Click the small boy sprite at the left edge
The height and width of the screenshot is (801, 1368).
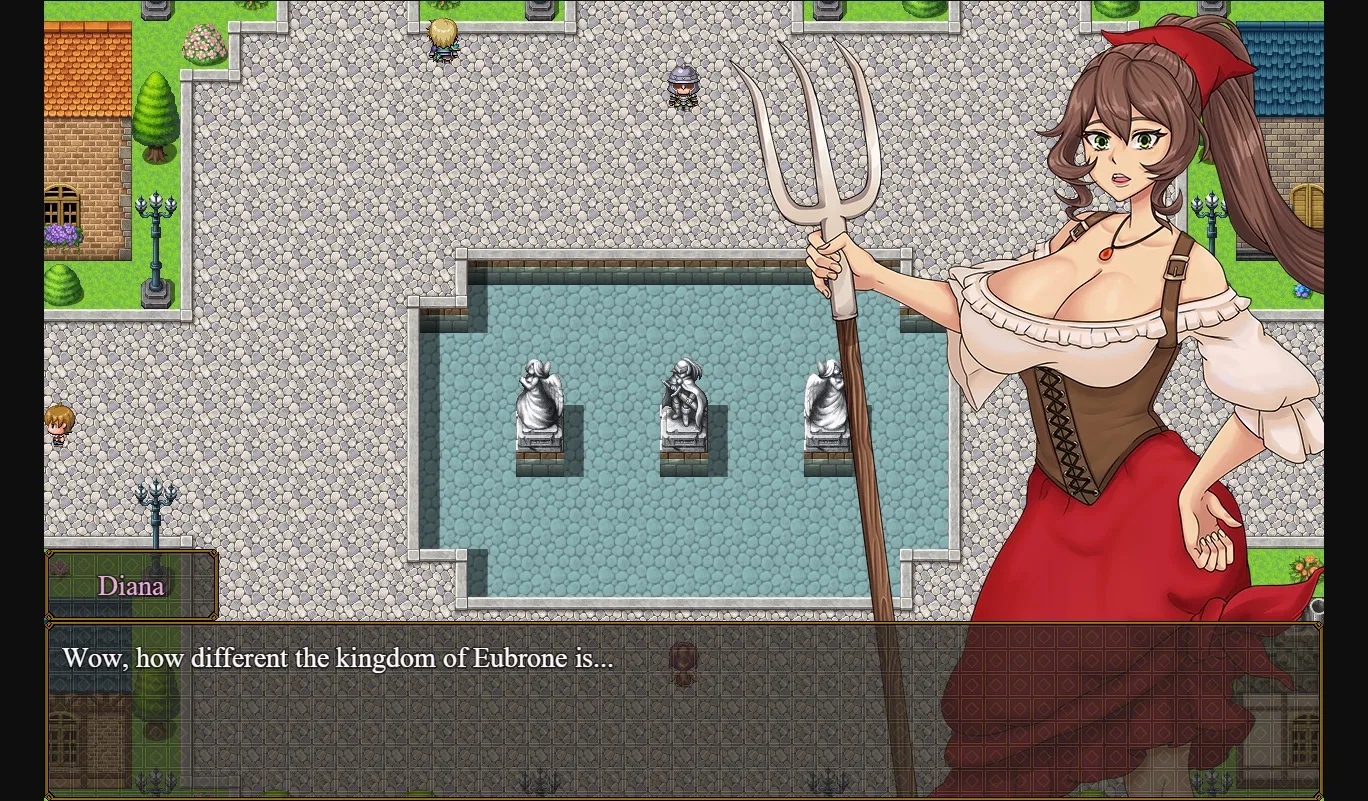[58, 424]
